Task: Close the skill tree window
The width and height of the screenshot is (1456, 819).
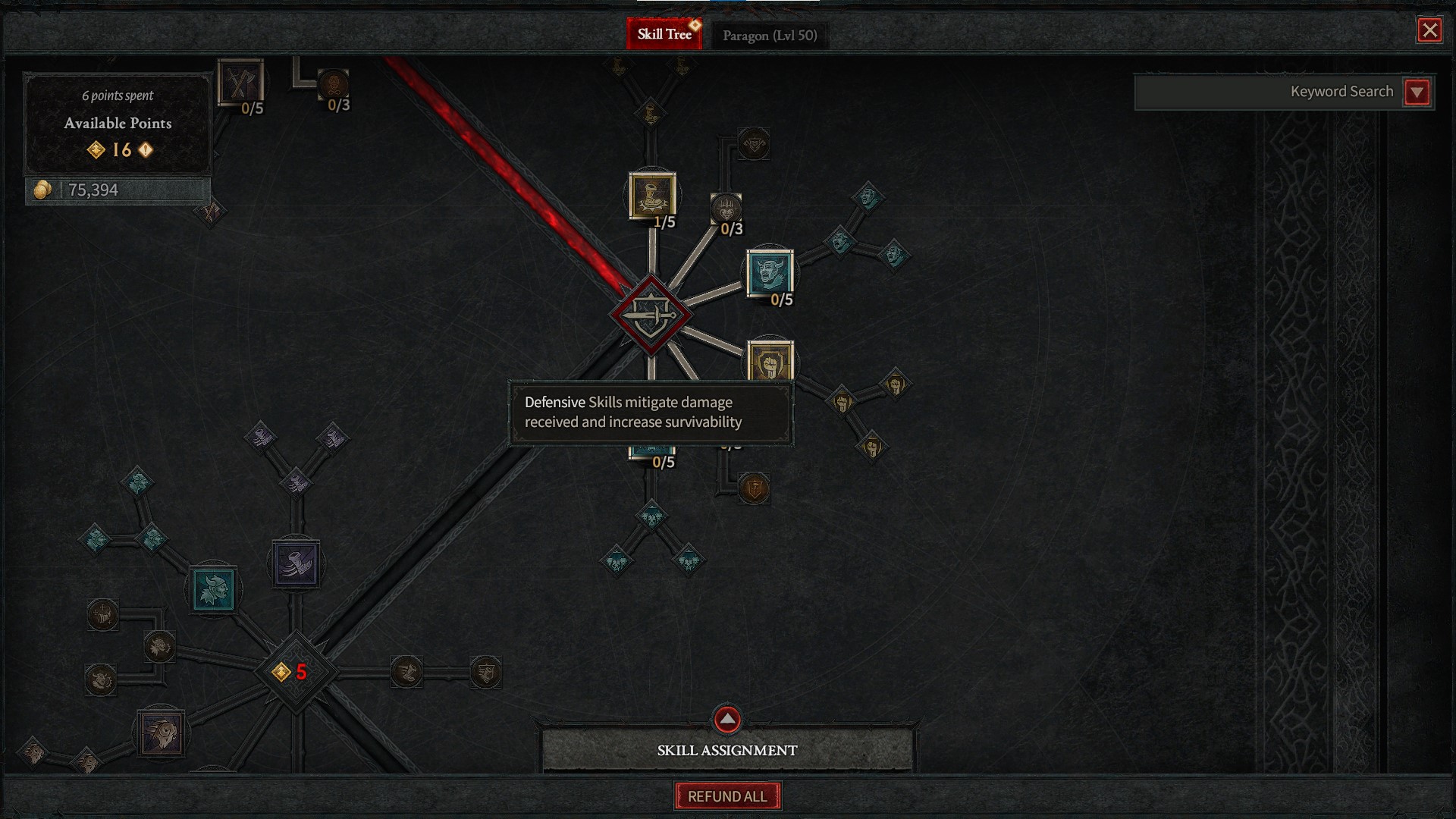Action: 1429,30
